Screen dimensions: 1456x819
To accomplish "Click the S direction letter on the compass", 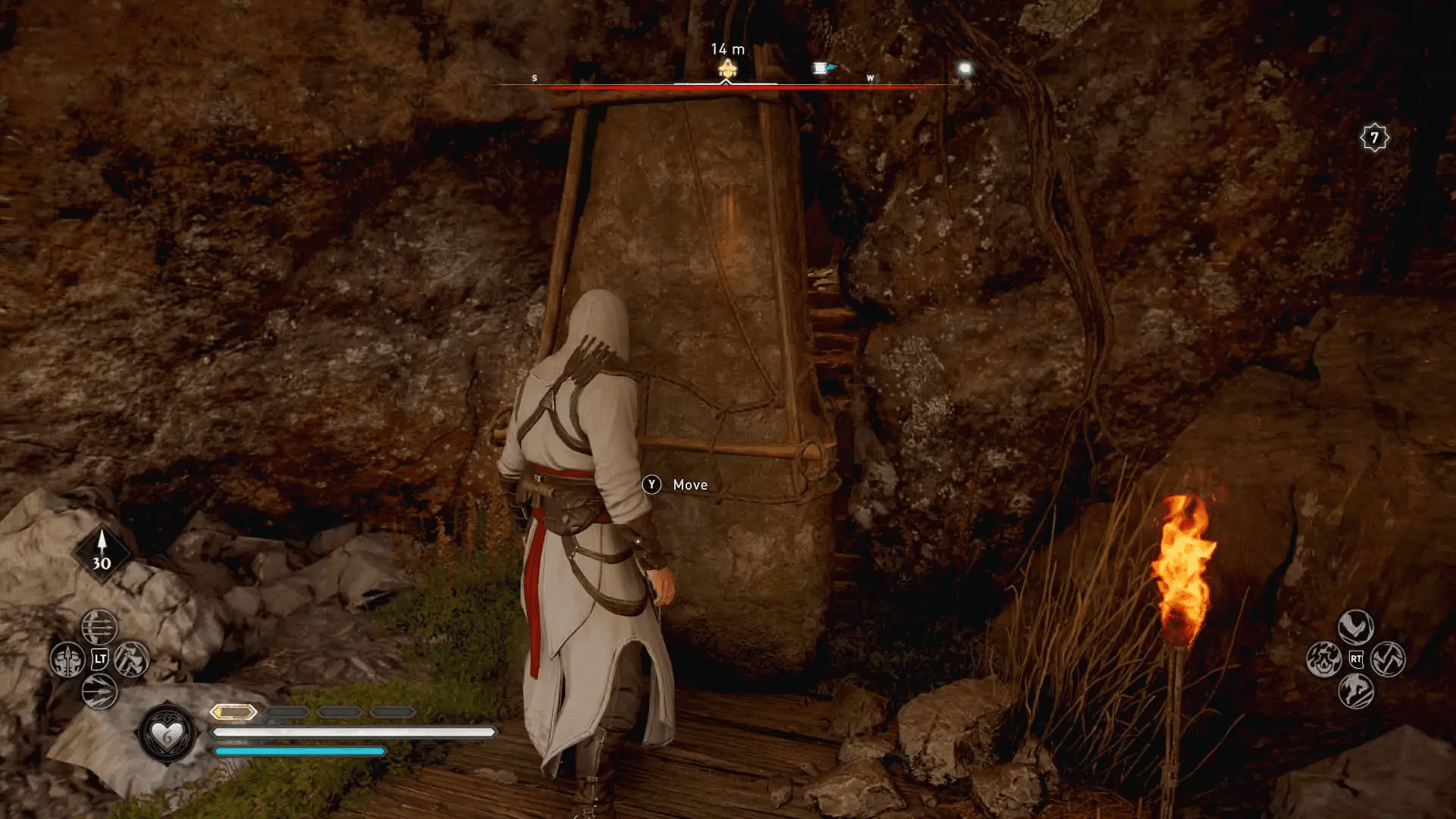I will pyautogui.click(x=535, y=77).
